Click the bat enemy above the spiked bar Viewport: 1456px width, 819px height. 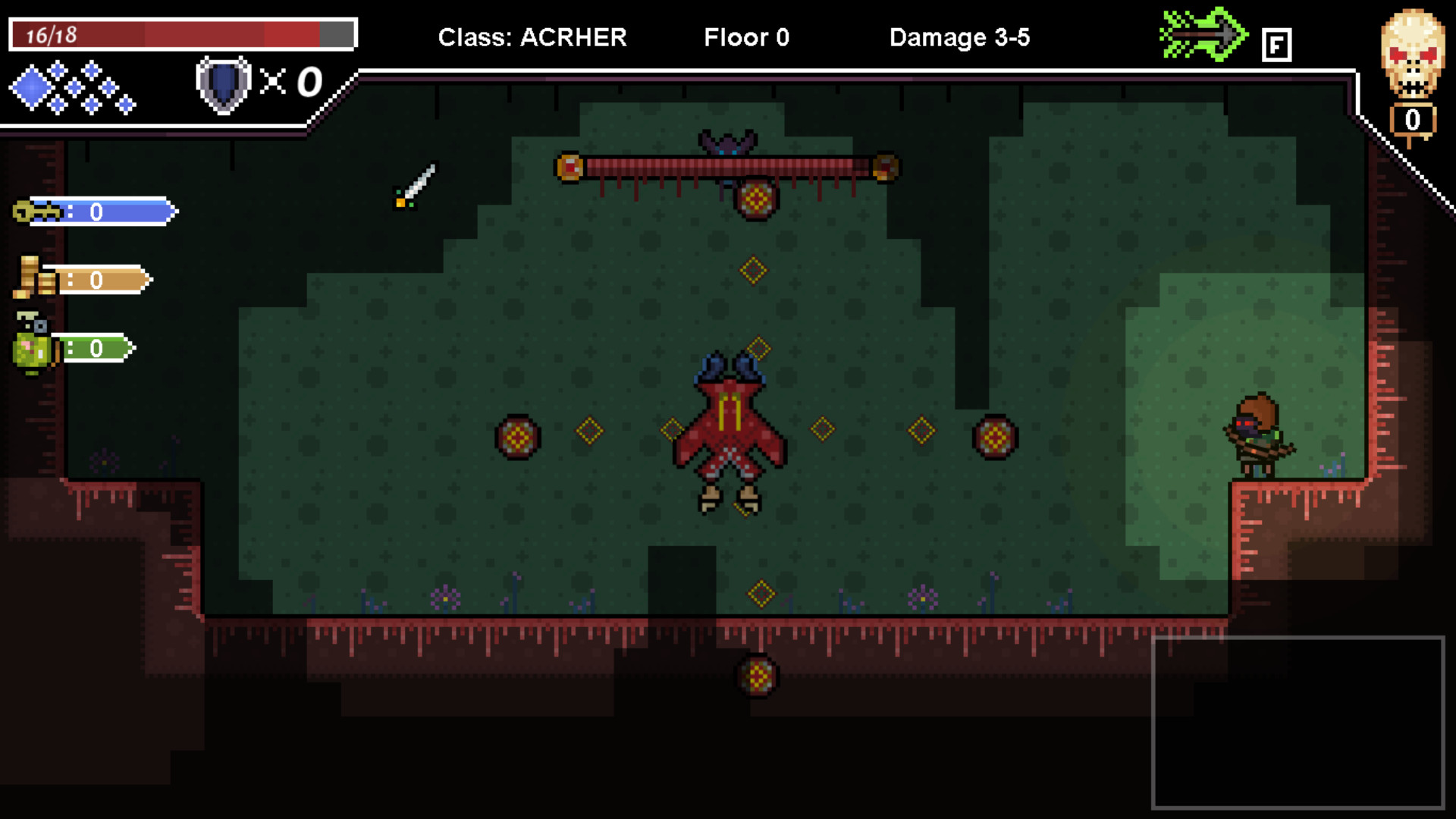click(726, 144)
